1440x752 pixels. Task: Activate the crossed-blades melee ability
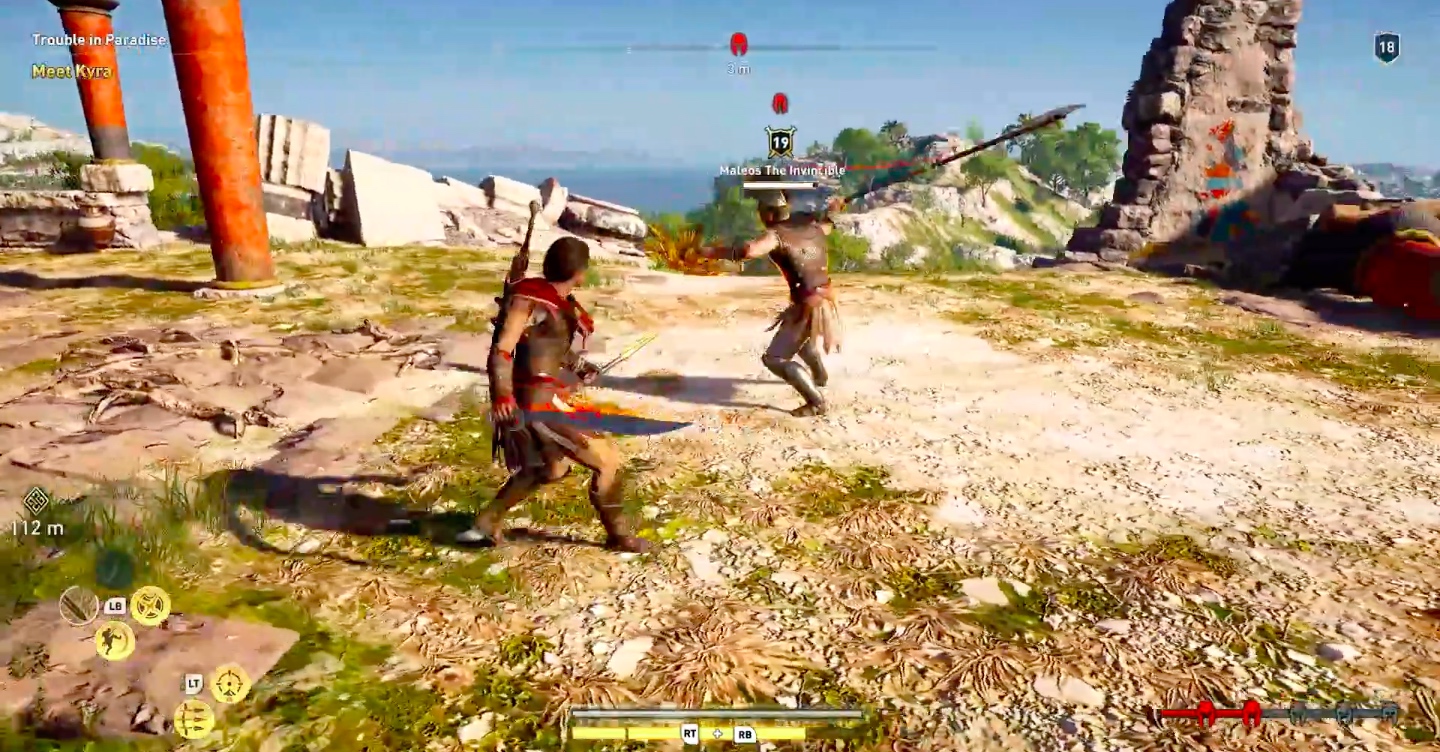(x=150, y=605)
